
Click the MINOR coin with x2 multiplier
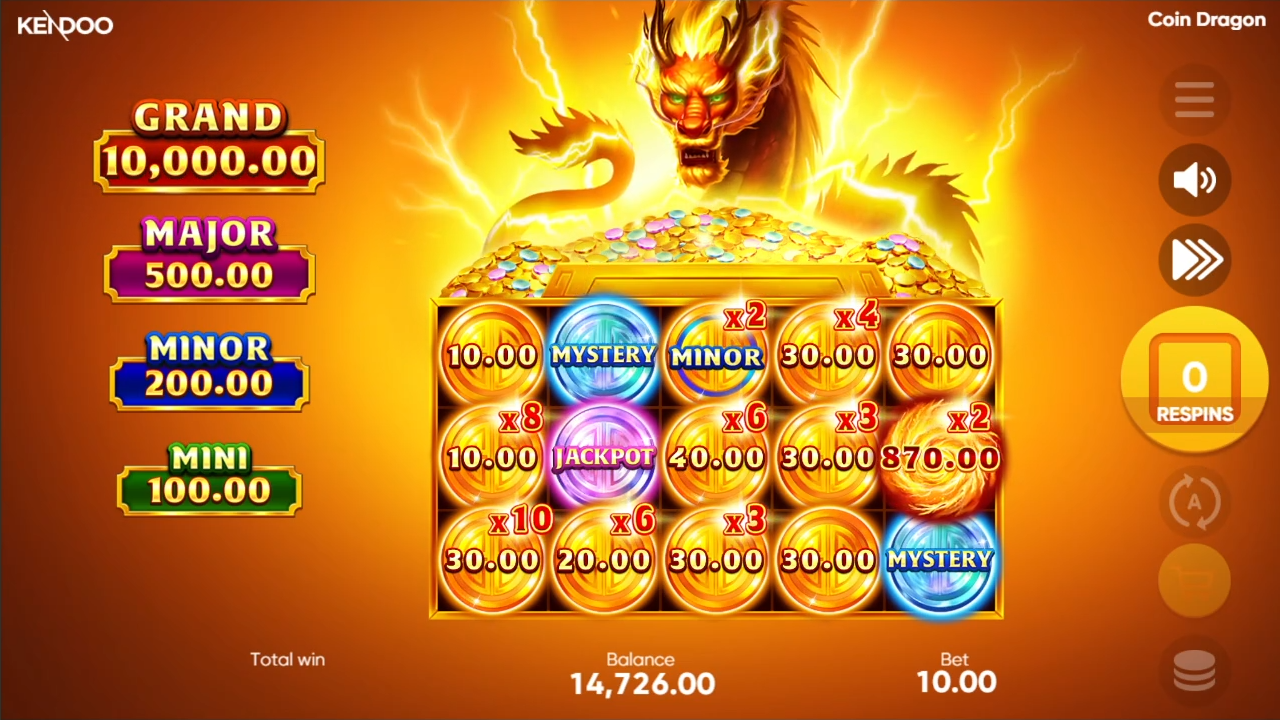(x=715, y=355)
